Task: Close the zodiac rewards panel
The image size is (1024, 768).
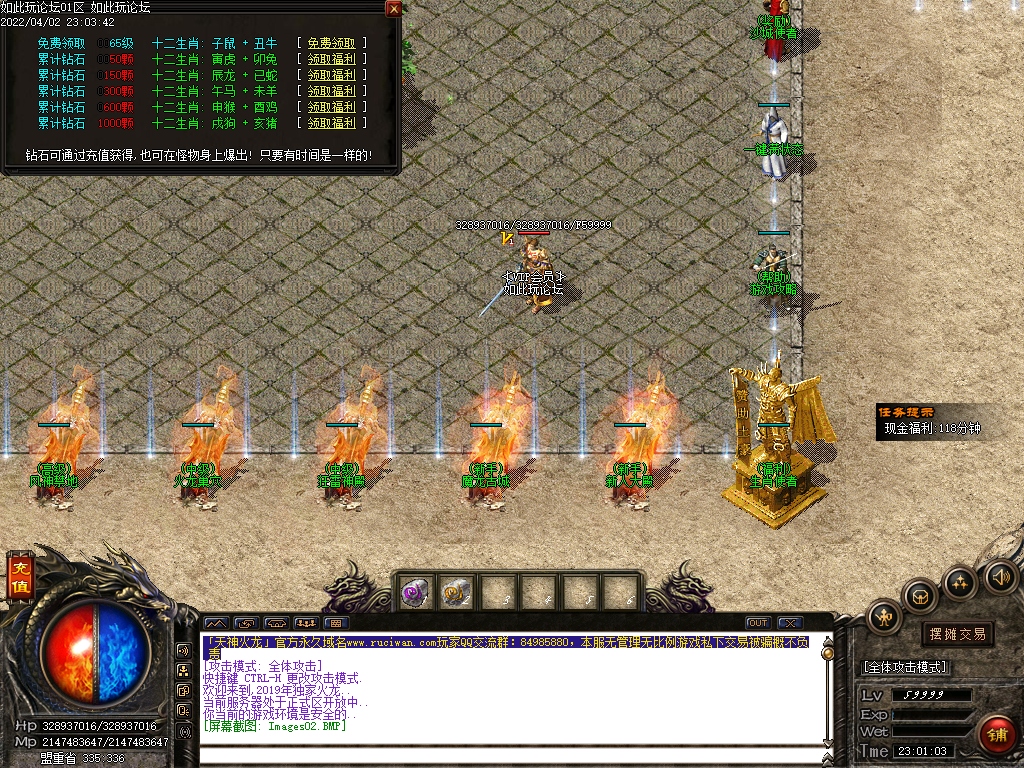Action: (x=394, y=9)
